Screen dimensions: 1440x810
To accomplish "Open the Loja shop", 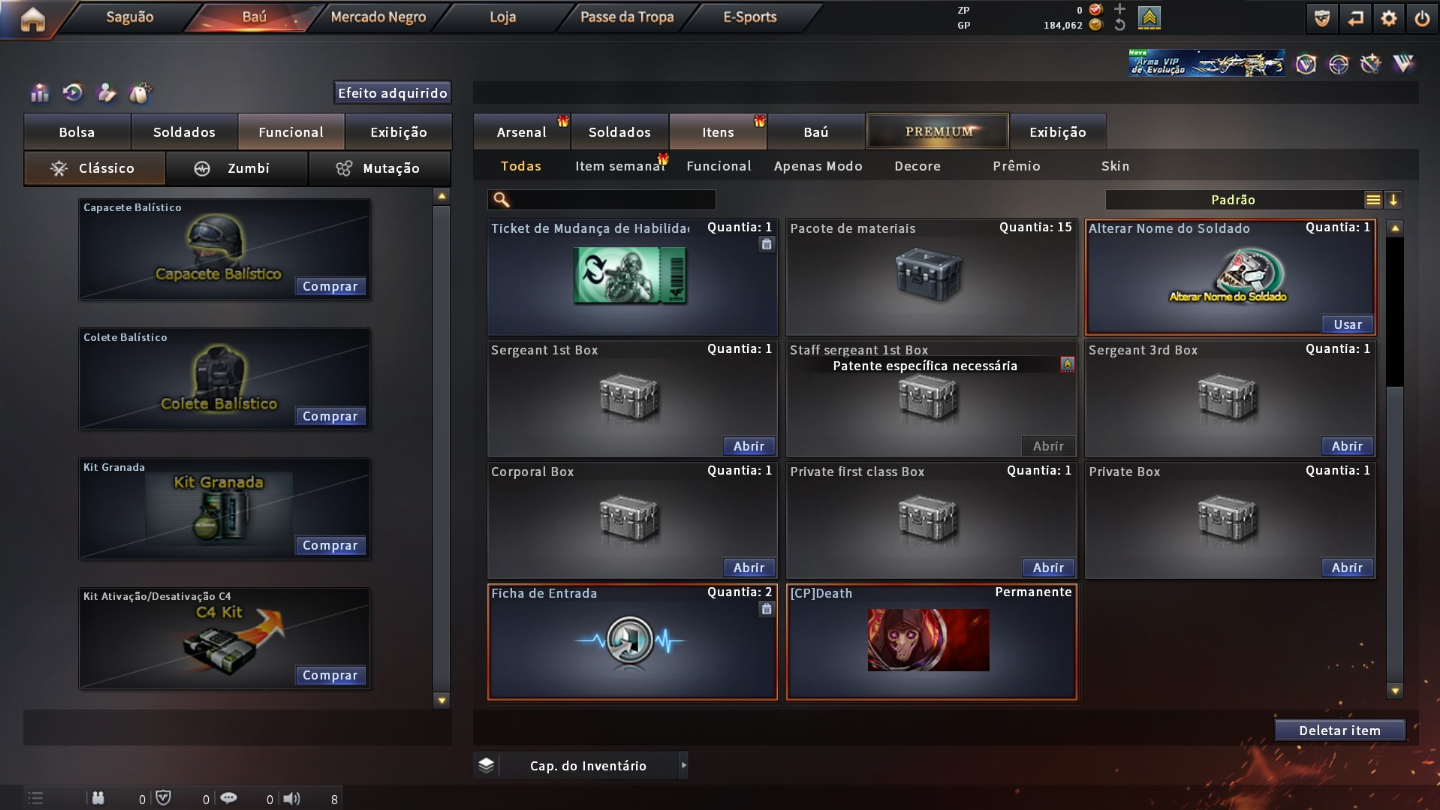I will pos(503,17).
